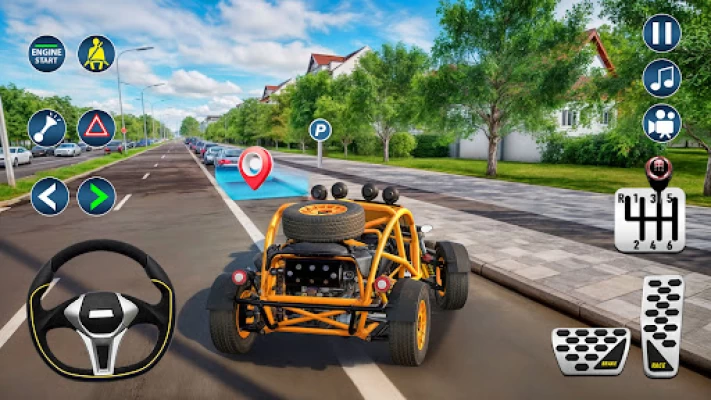Hit the brake pedal
The height and width of the screenshot is (400, 711).
point(590,350)
